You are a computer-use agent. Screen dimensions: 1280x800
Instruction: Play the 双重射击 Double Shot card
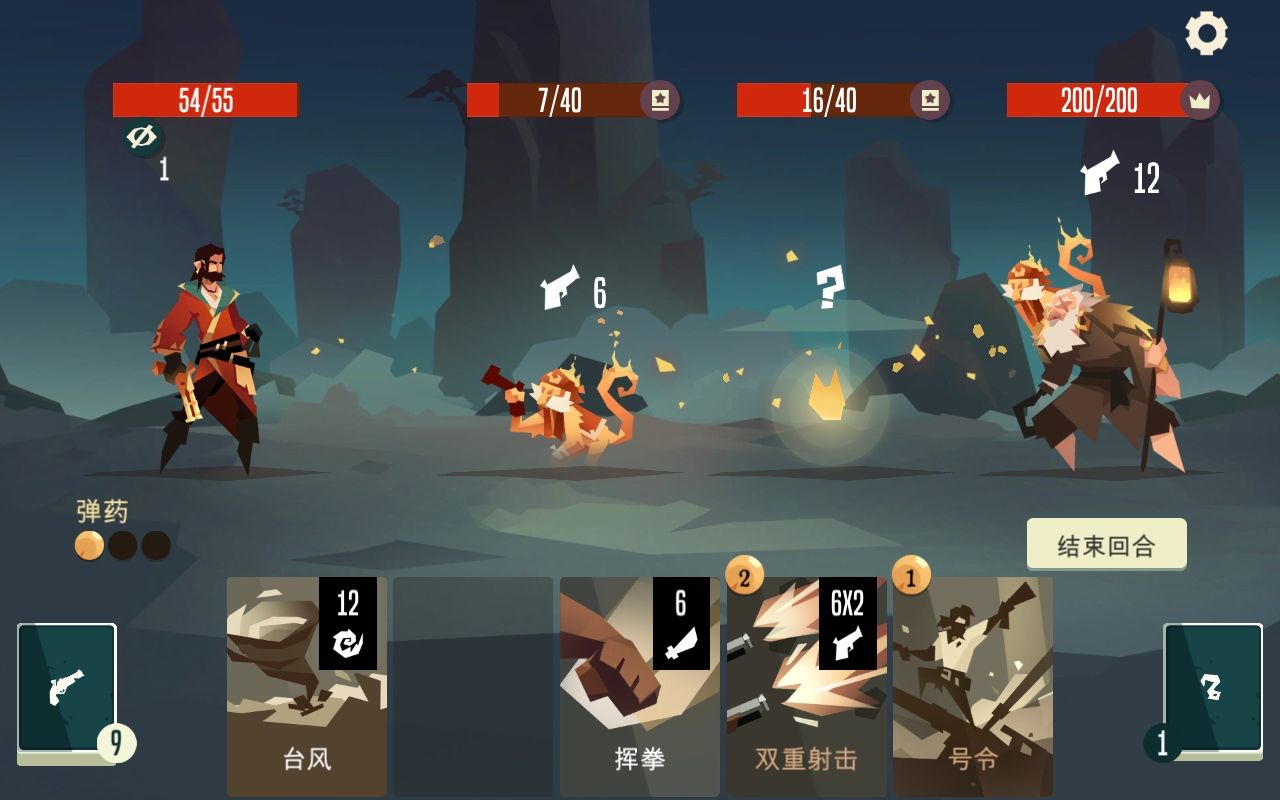tap(805, 685)
